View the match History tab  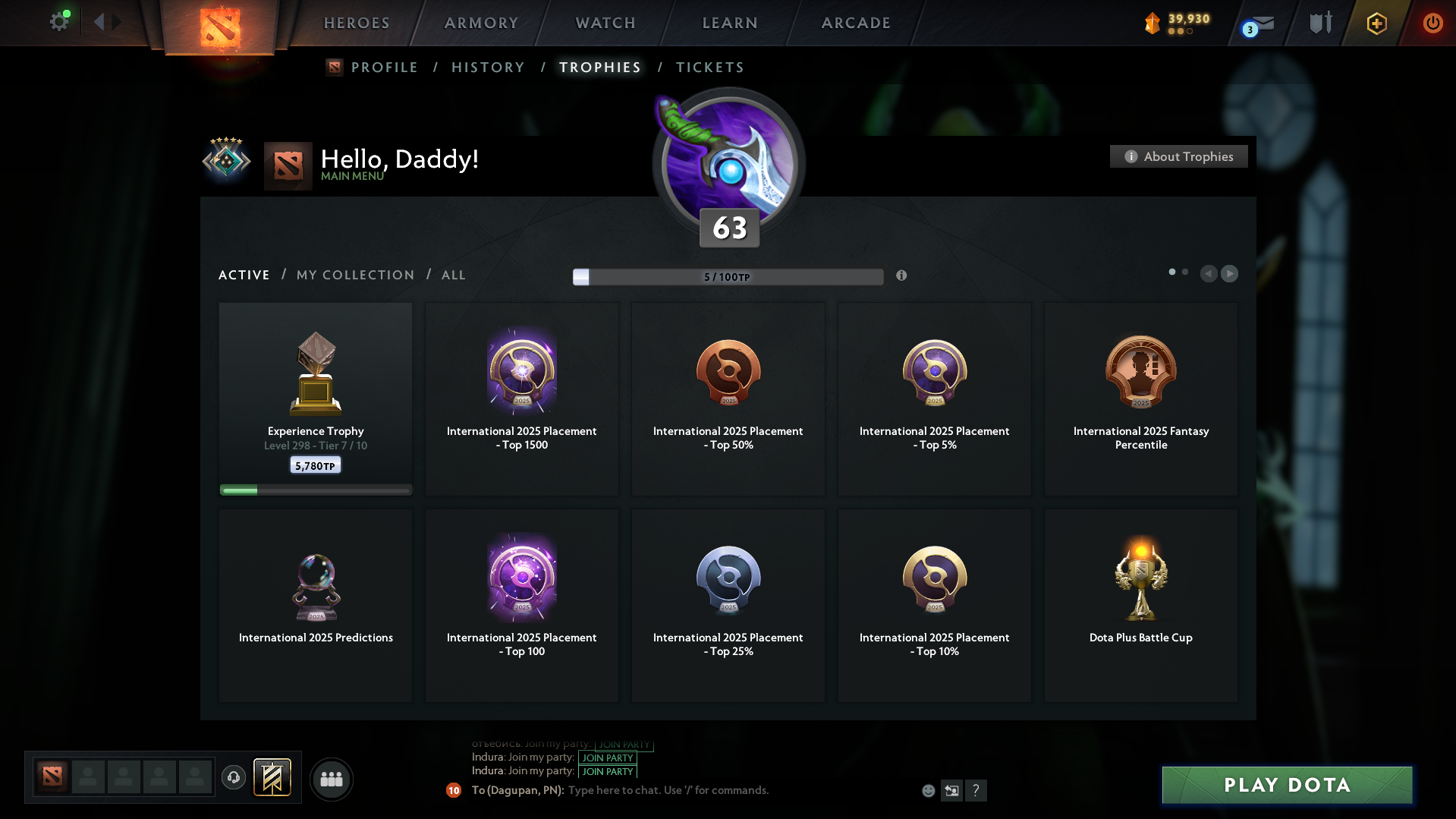pos(488,68)
